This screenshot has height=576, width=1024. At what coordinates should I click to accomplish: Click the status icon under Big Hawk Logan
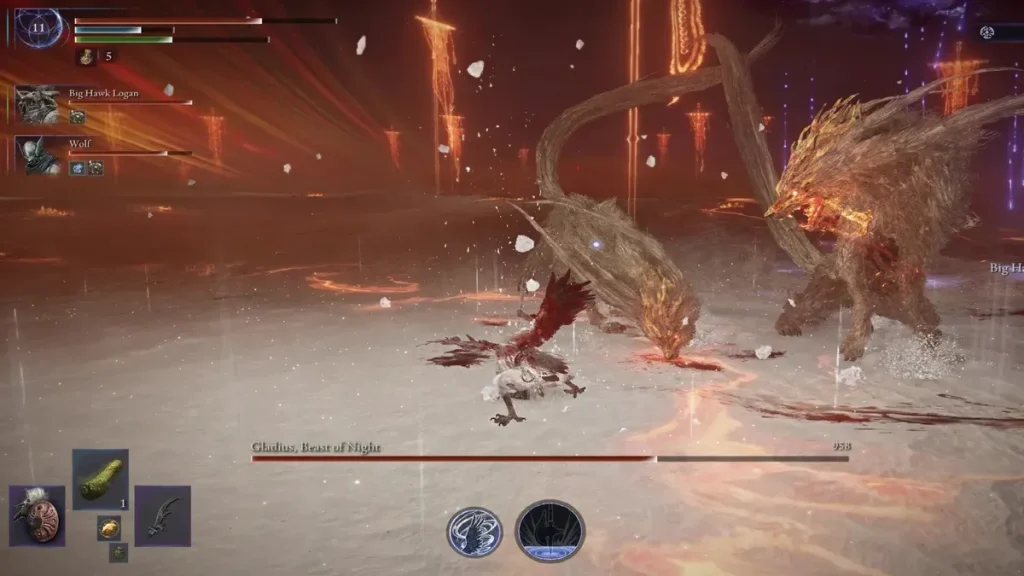(77, 117)
